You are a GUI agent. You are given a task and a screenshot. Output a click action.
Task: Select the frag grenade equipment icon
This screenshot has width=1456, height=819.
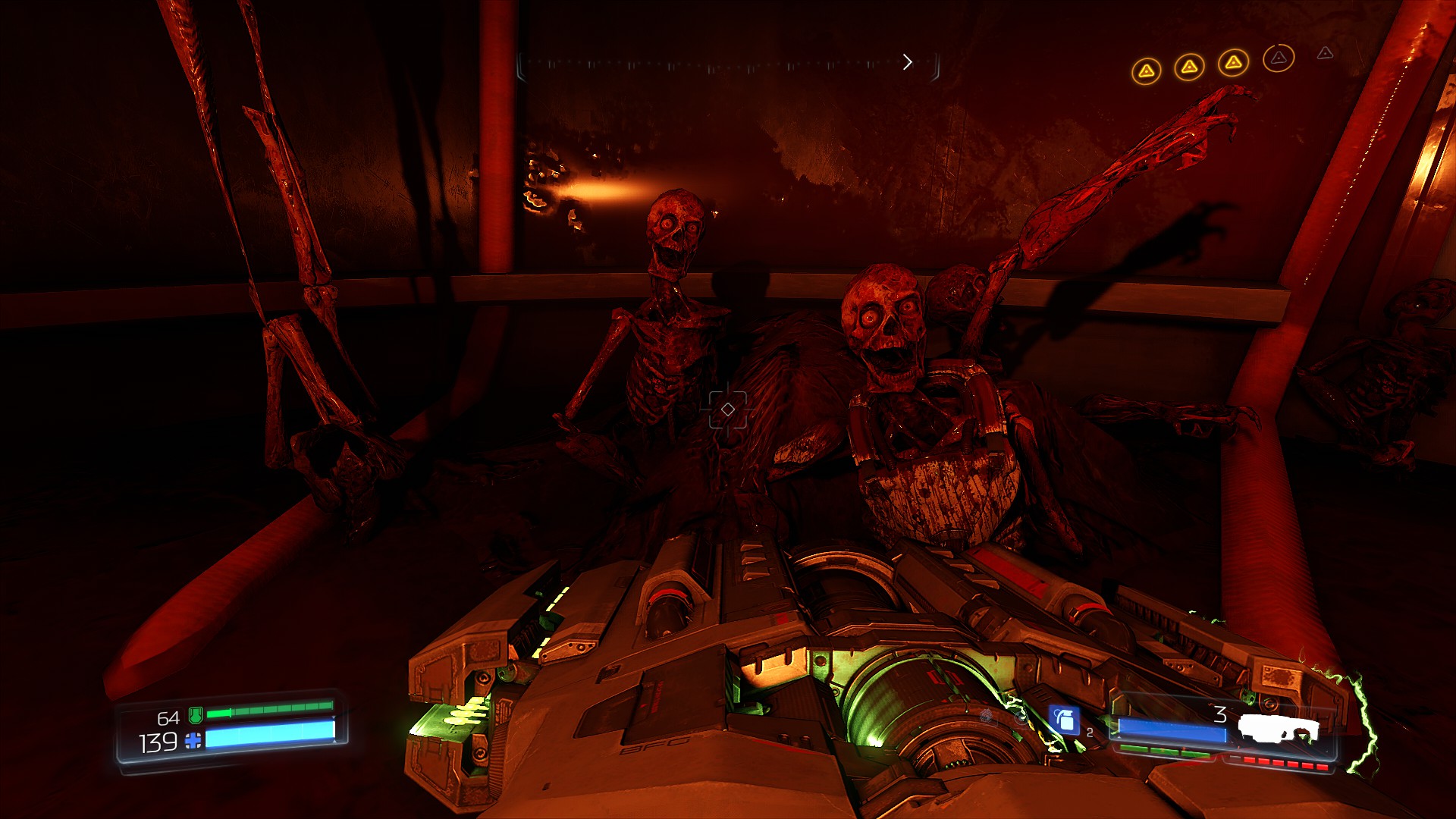tap(1064, 719)
